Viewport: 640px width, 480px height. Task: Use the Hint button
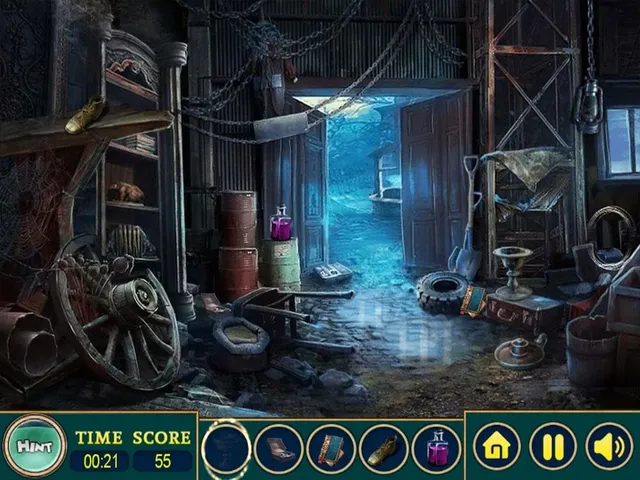34,447
